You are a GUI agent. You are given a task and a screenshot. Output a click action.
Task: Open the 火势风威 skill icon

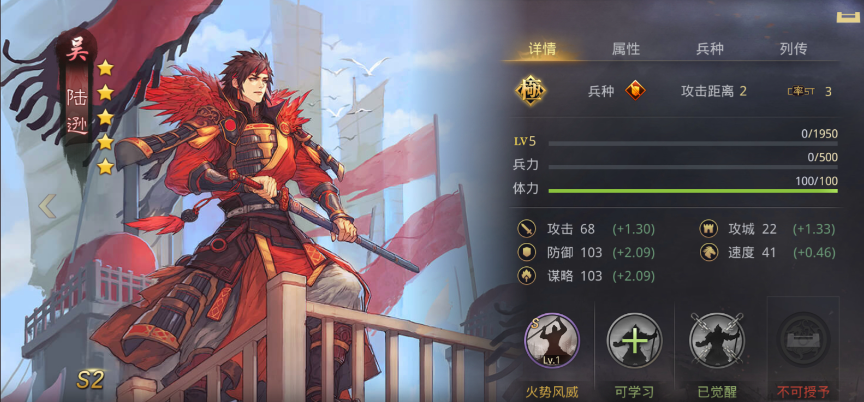point(552,341)
